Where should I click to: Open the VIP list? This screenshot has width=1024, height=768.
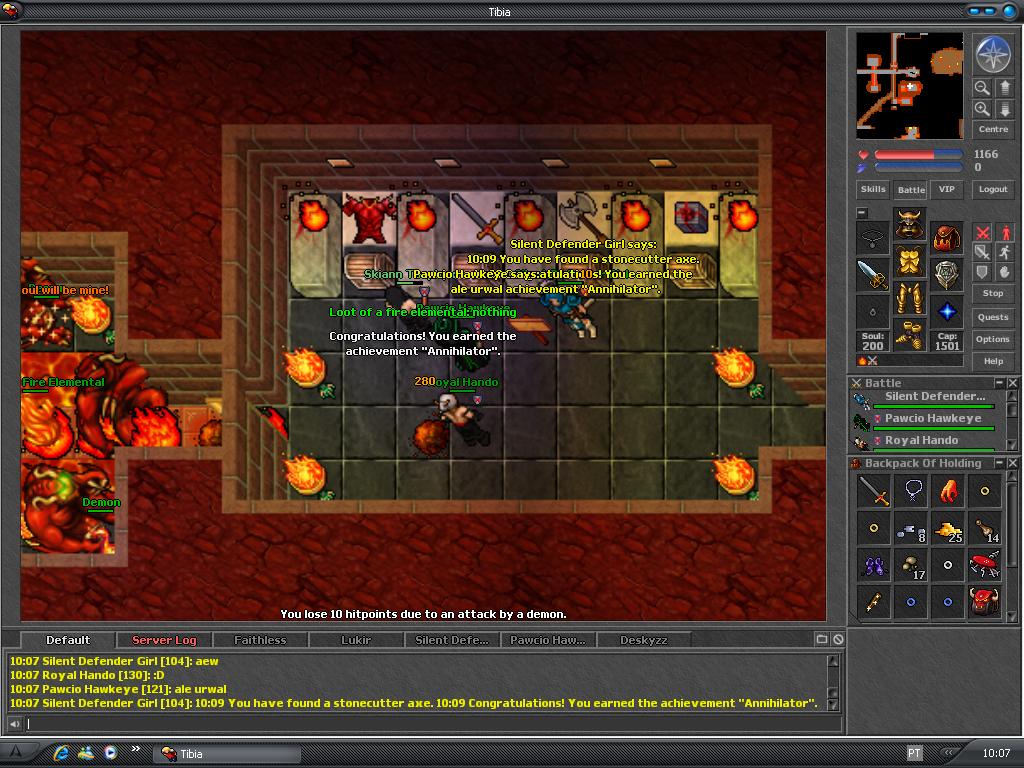click(945, 189)
